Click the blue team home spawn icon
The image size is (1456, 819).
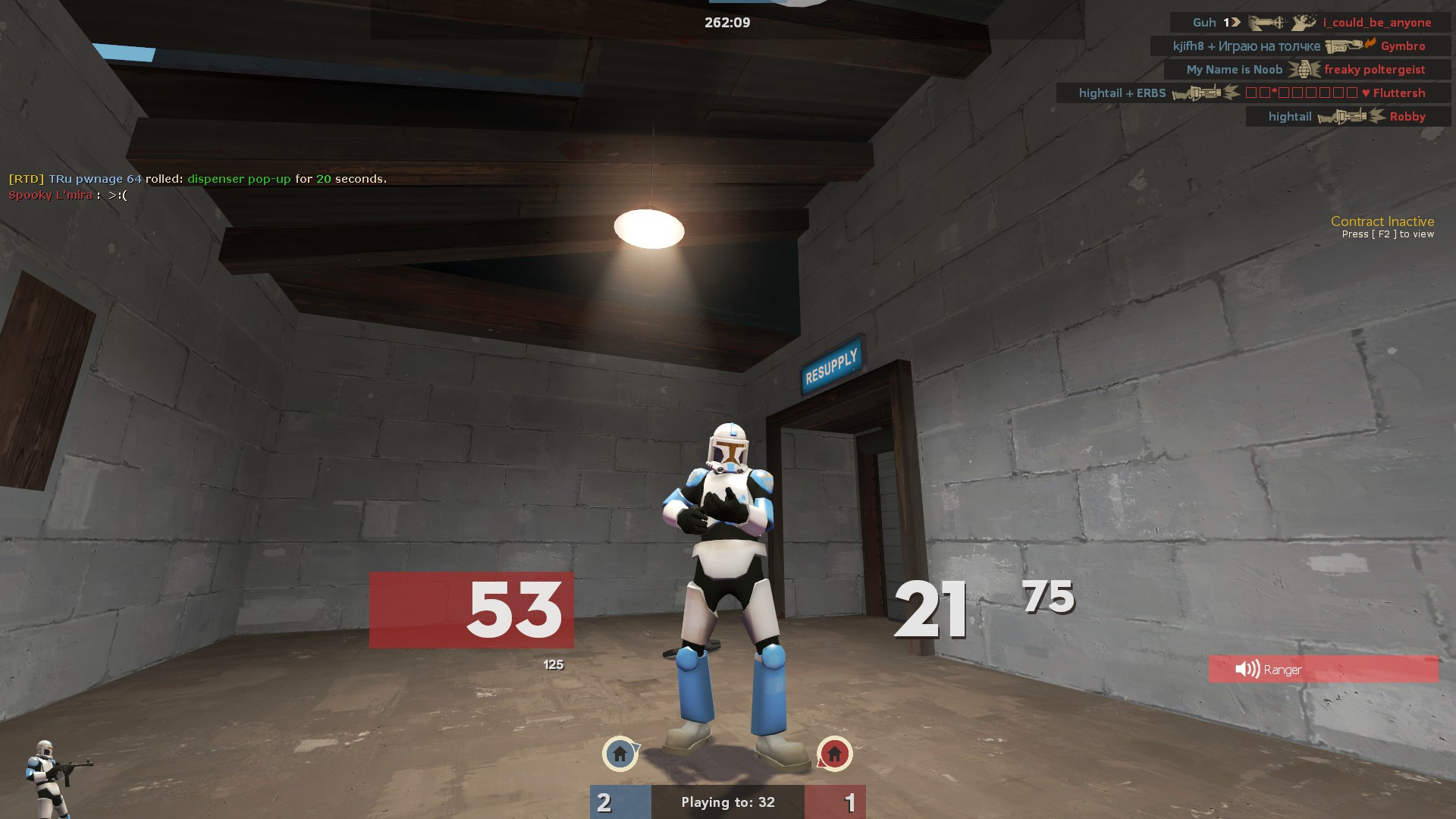[x=620, y=755]
